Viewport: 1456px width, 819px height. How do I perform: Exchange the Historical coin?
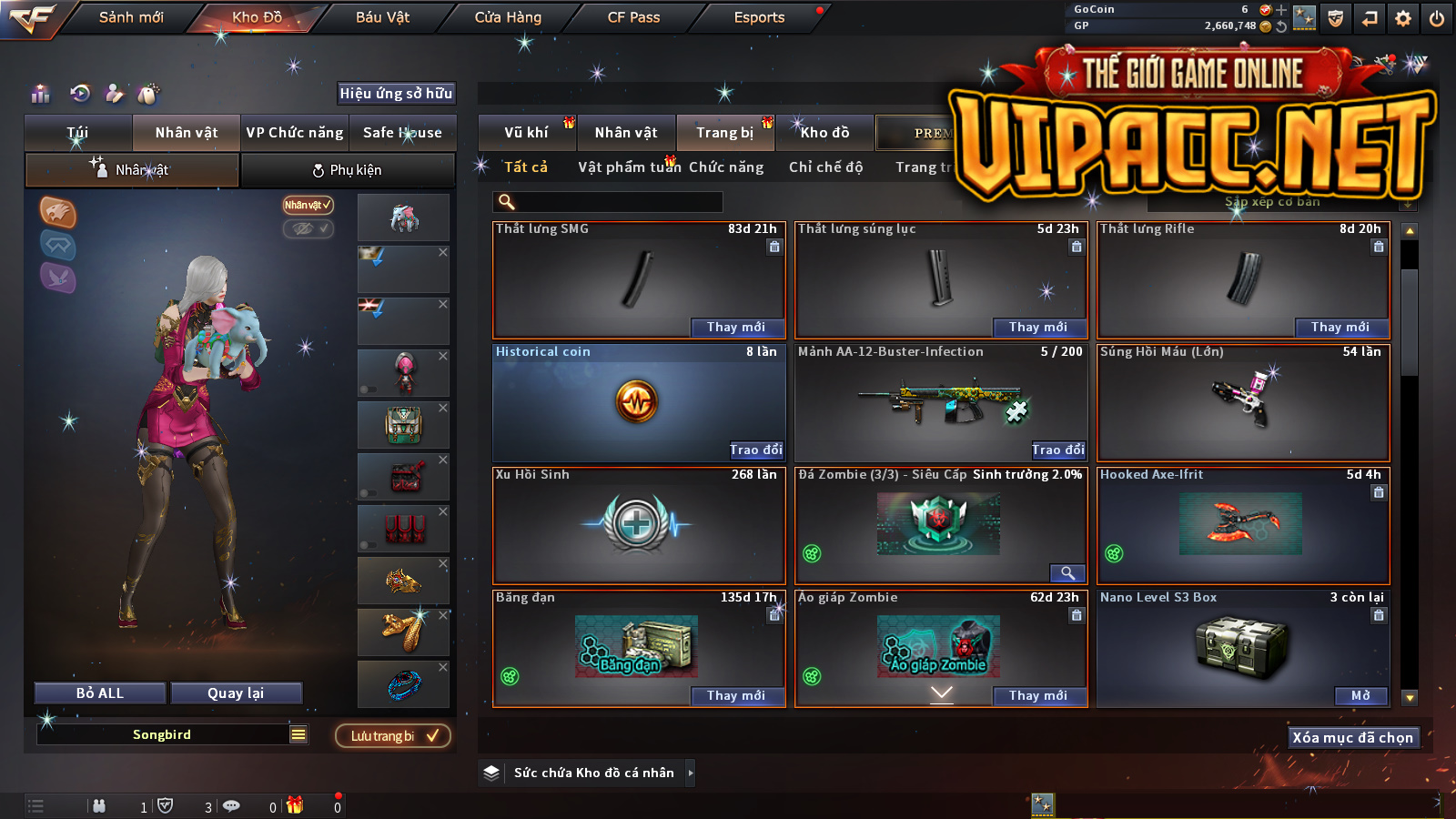point(755,450)
